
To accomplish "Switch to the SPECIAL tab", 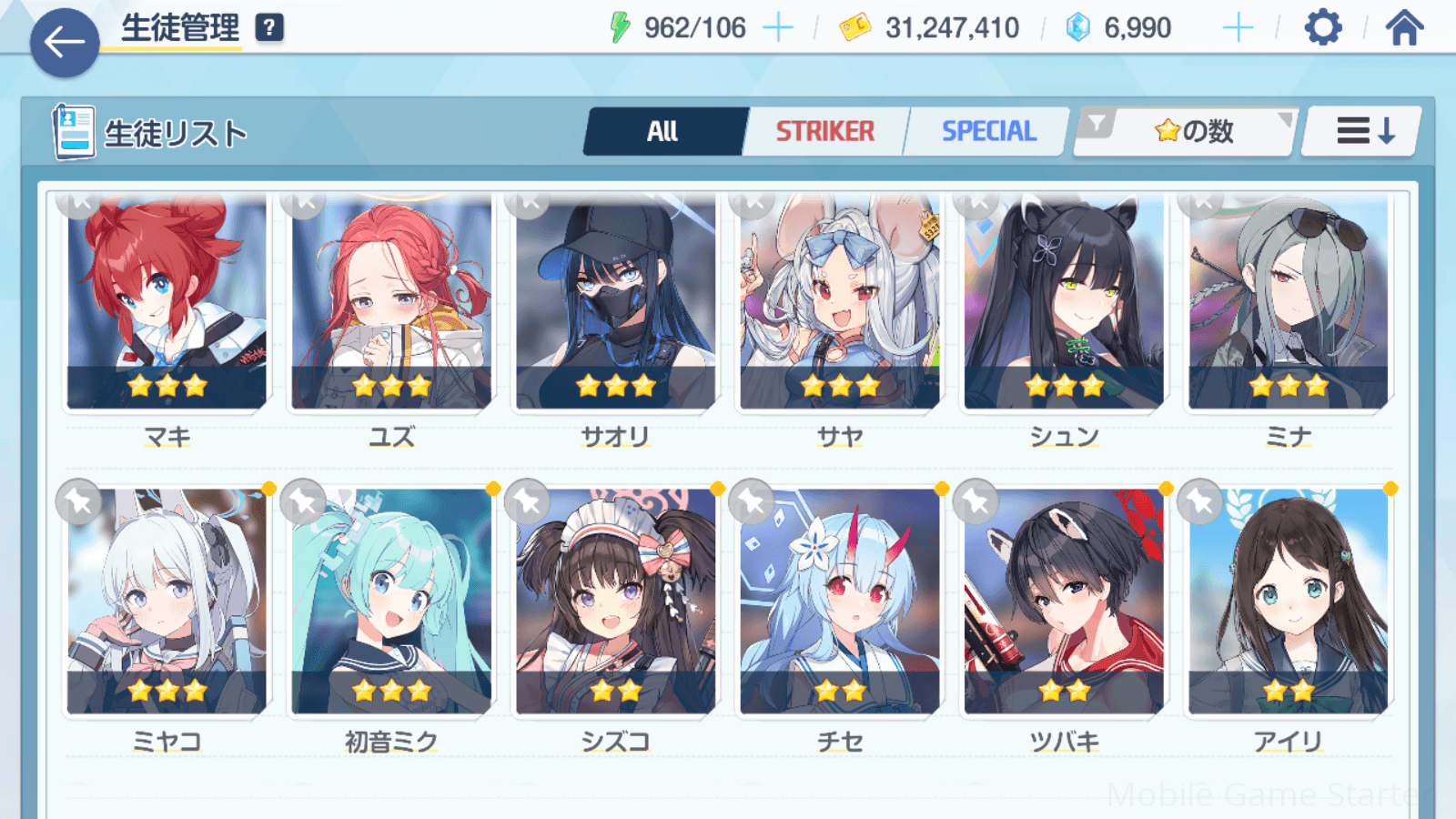I will pos(988,132).
